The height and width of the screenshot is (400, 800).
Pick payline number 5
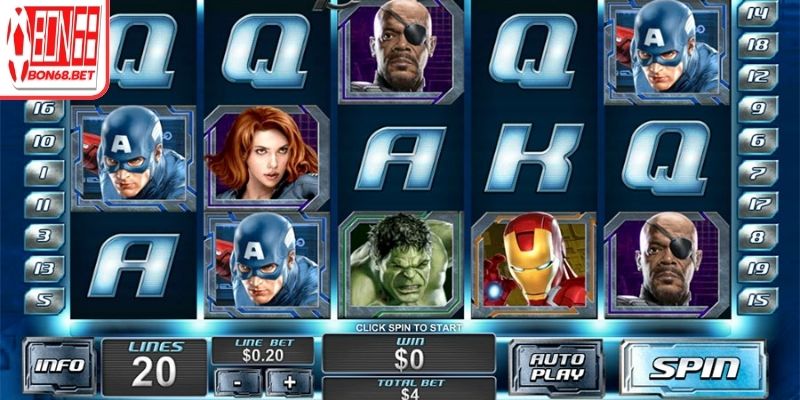tap(45, 299)
